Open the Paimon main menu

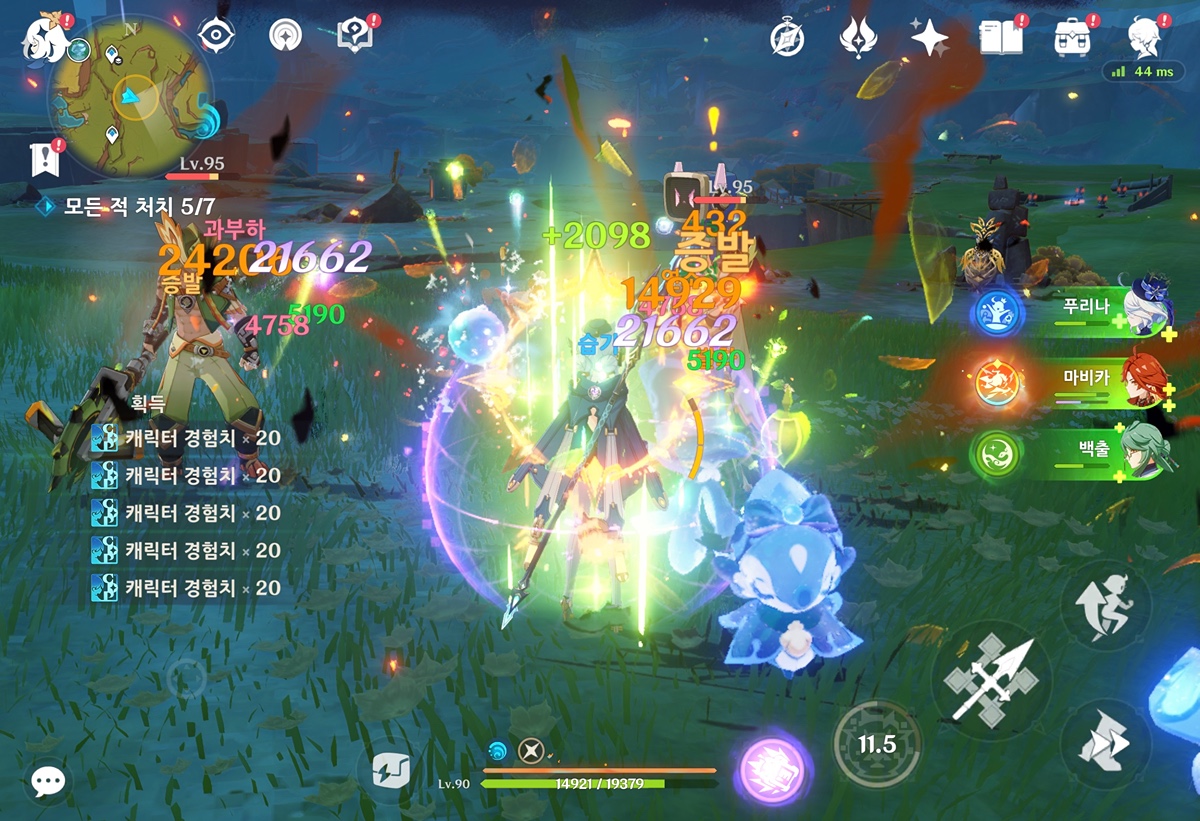click(x=43, y=36)
